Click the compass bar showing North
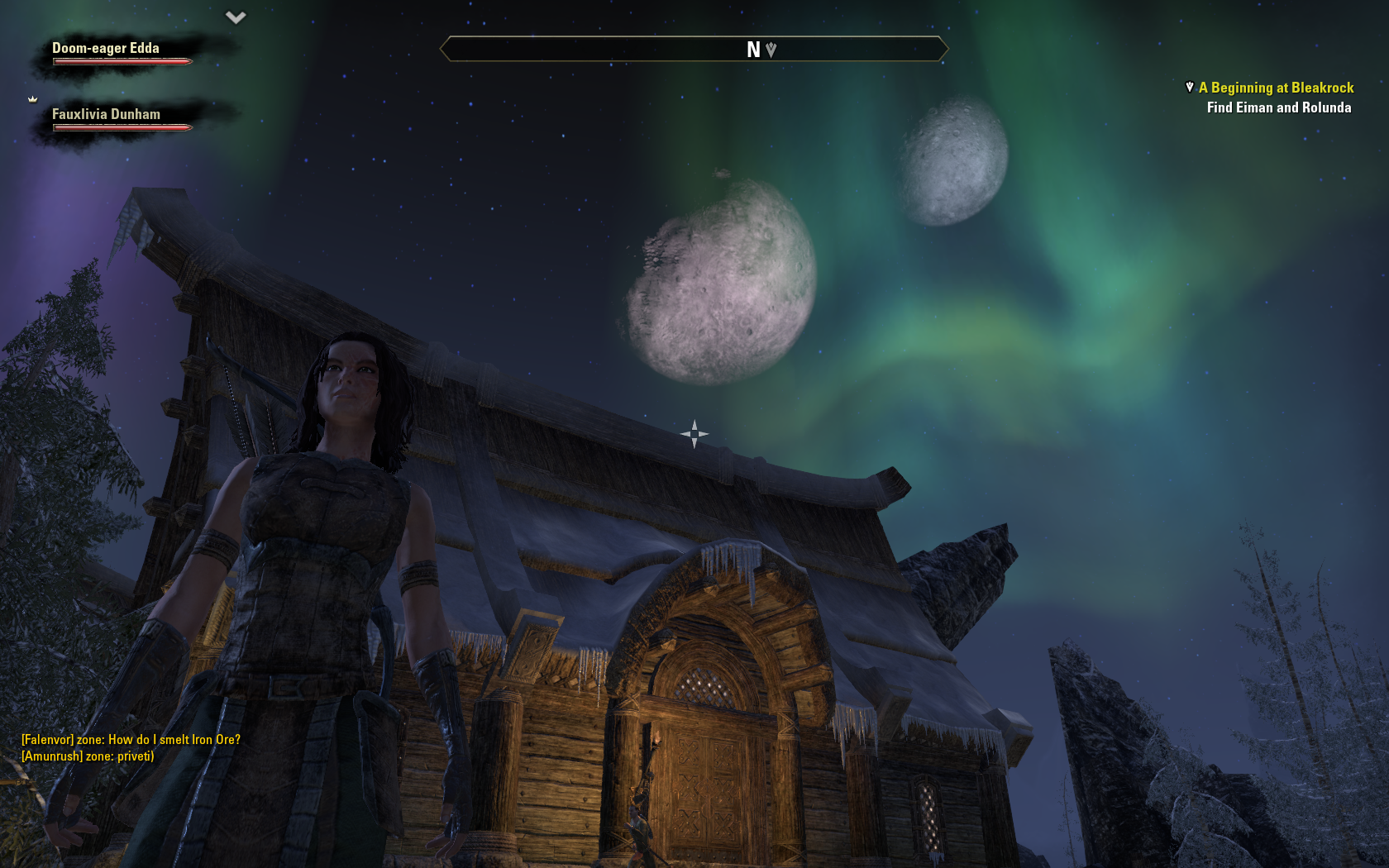The image size is (1389, 868). 694,50
